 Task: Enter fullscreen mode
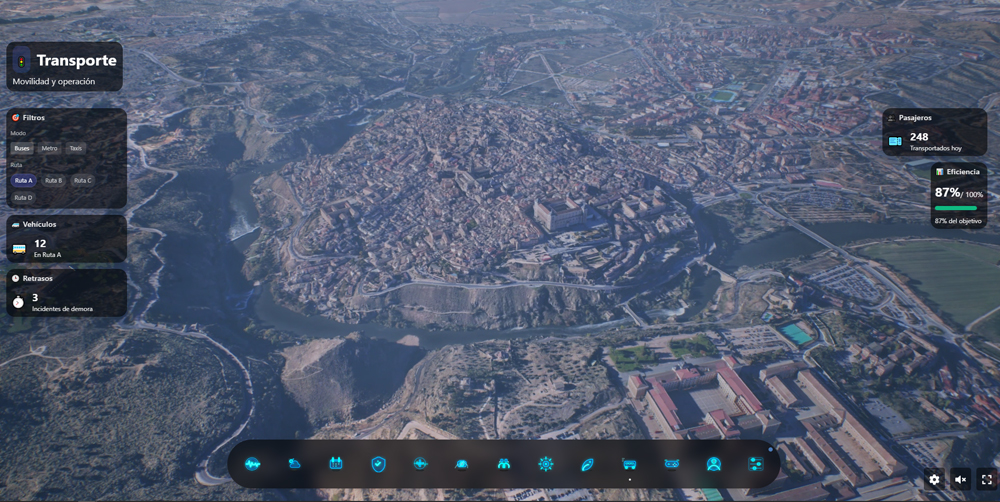point(986,480)
